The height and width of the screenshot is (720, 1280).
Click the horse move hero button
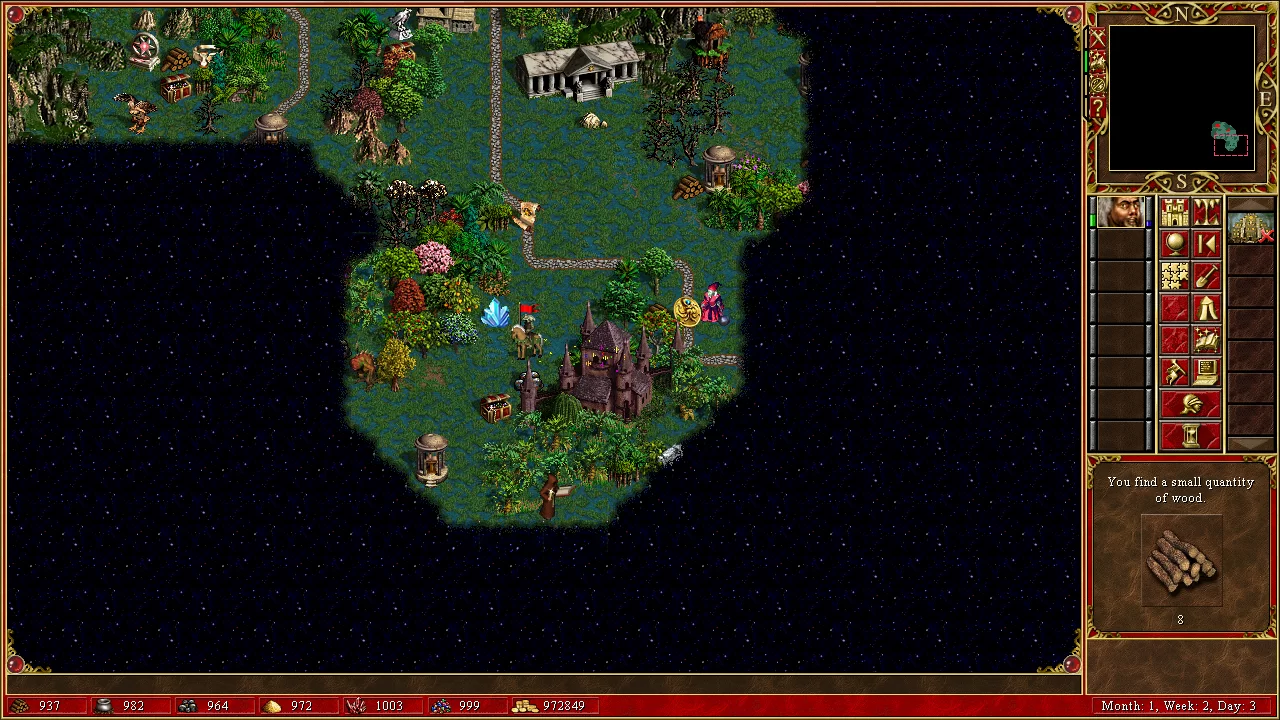point(1175,372)
